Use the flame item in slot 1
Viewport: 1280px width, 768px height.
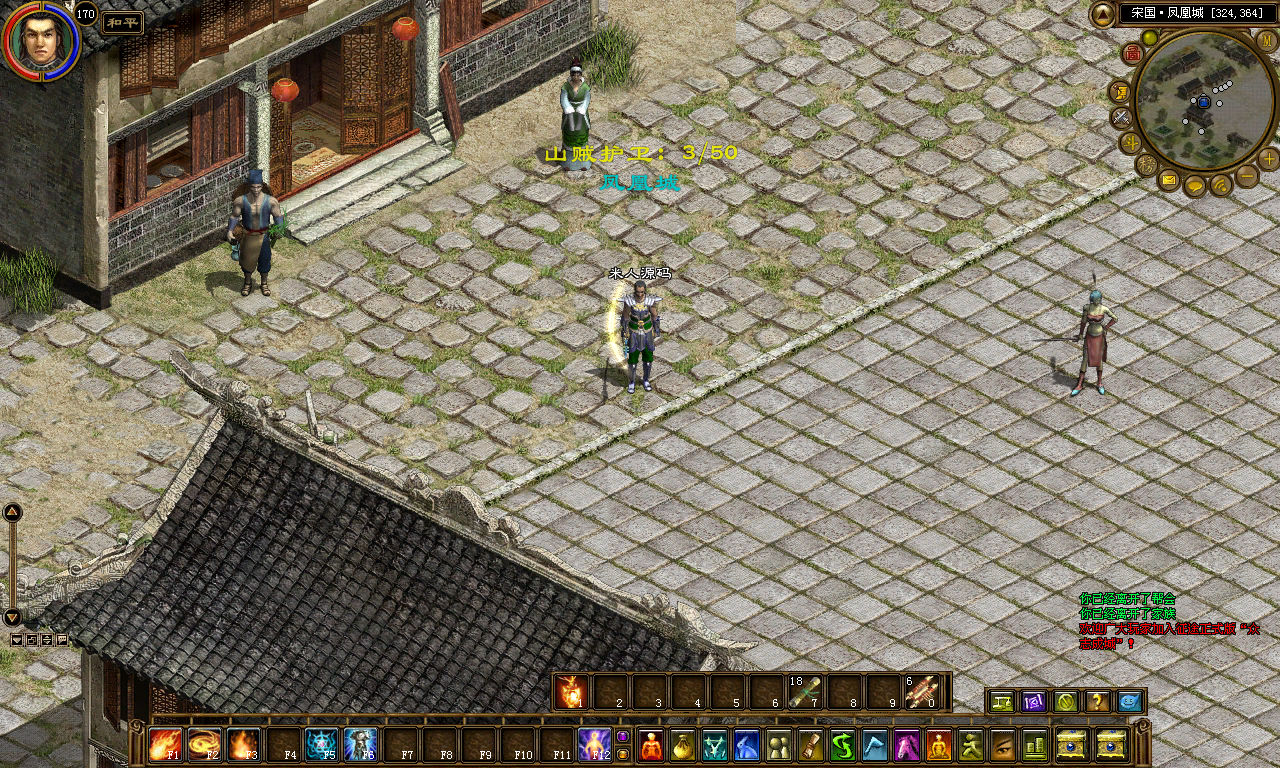tap(570, 691)
